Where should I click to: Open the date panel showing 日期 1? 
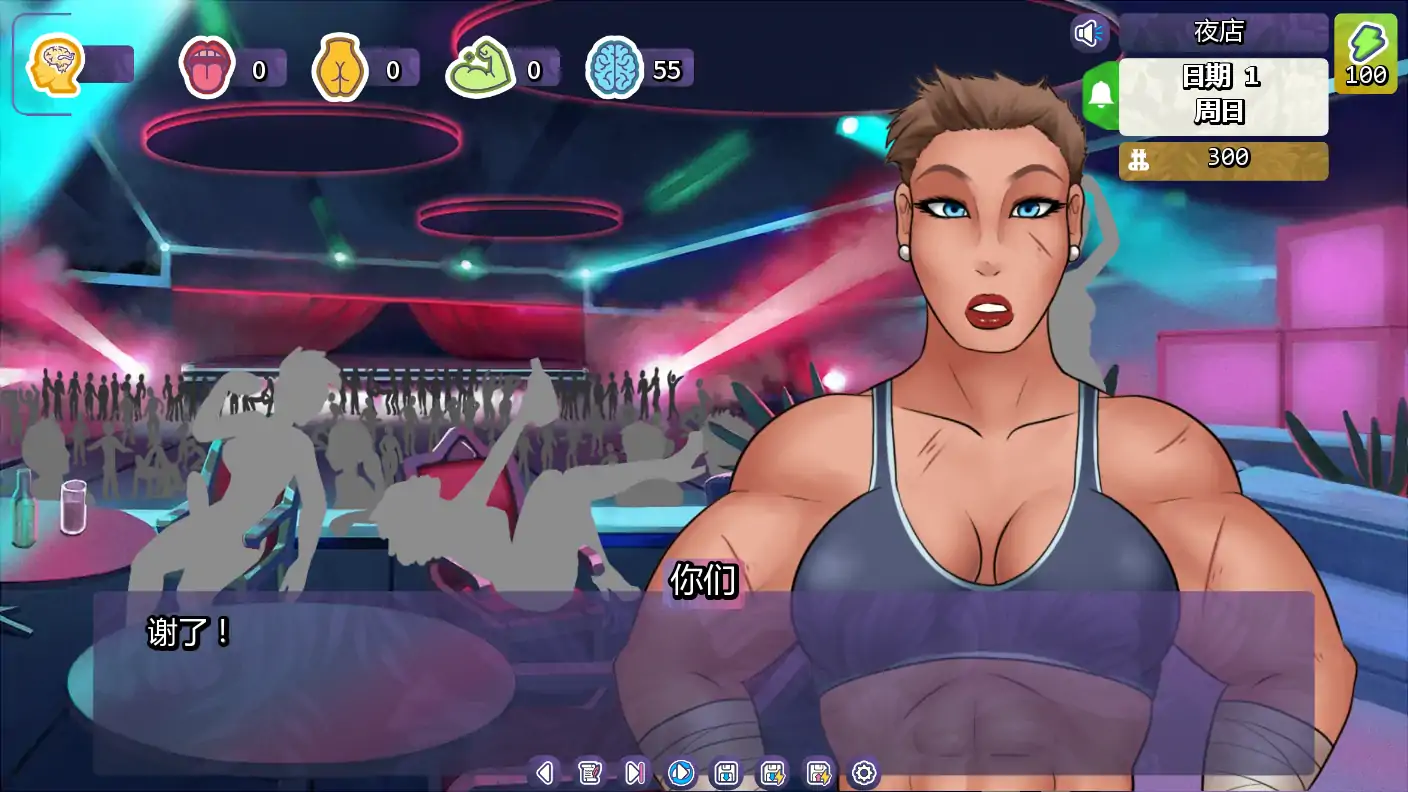(x=1222, y=97)
